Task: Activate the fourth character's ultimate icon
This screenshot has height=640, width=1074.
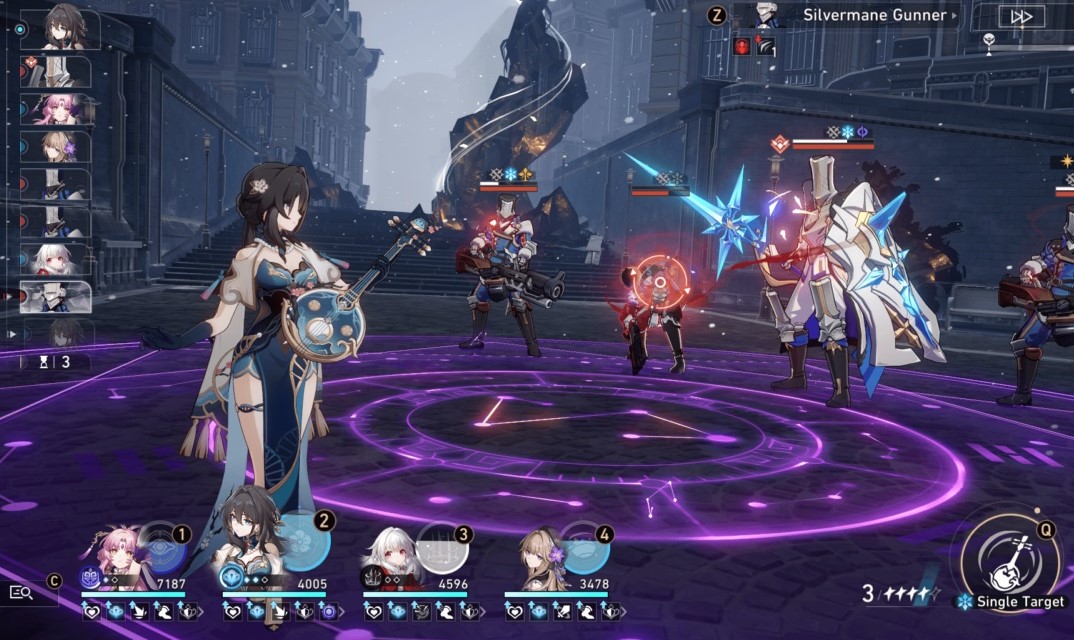Action: pos(584,547)
